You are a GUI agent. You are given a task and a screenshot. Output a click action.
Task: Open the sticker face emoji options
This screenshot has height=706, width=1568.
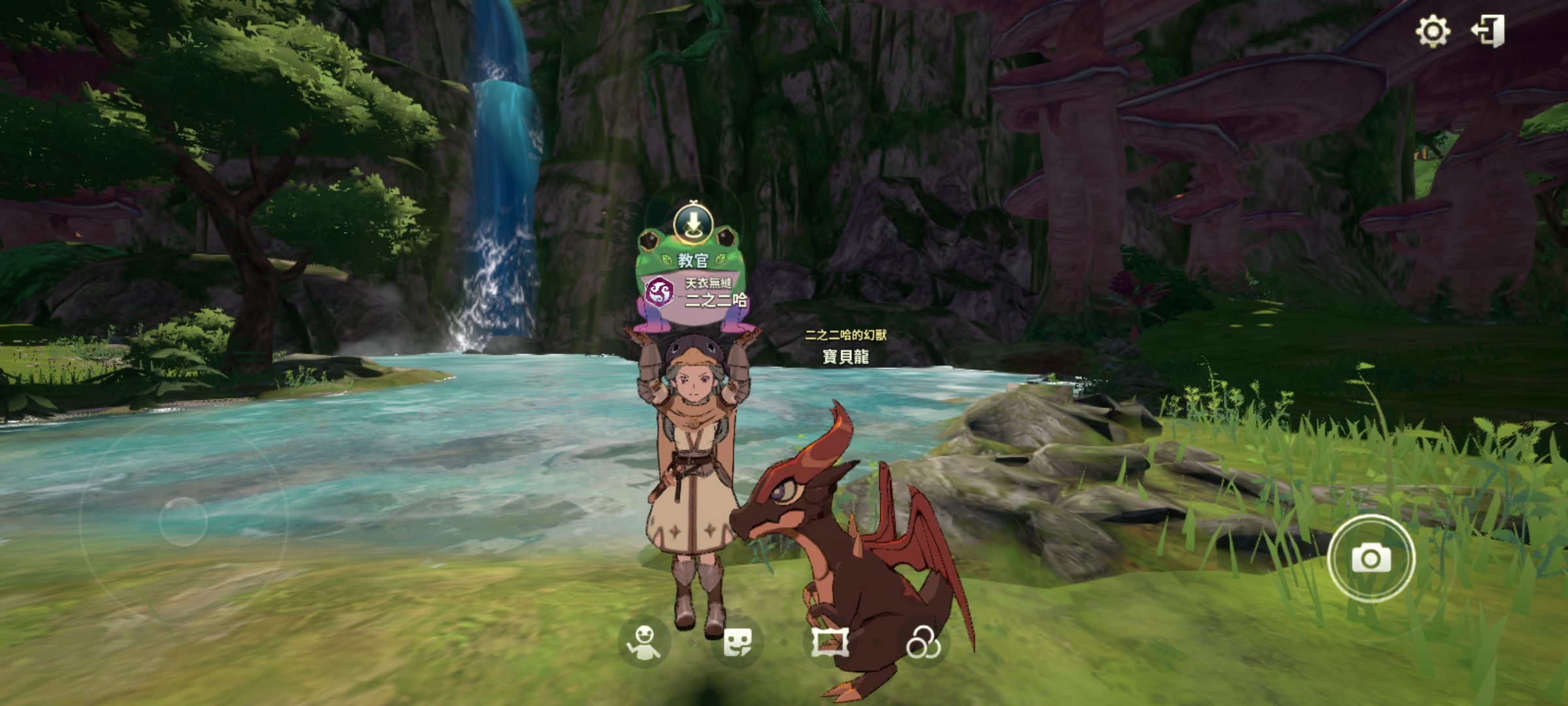[x=738, y=642]
